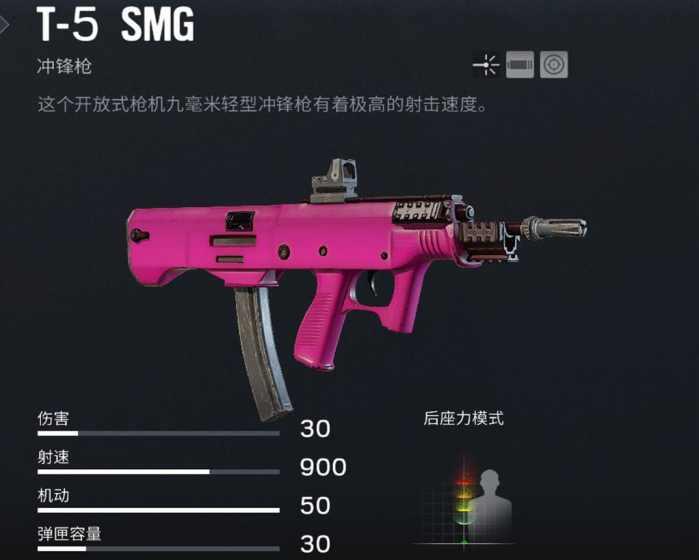Choose the magazine-shaped attachment icon

(x=520, y=66)
